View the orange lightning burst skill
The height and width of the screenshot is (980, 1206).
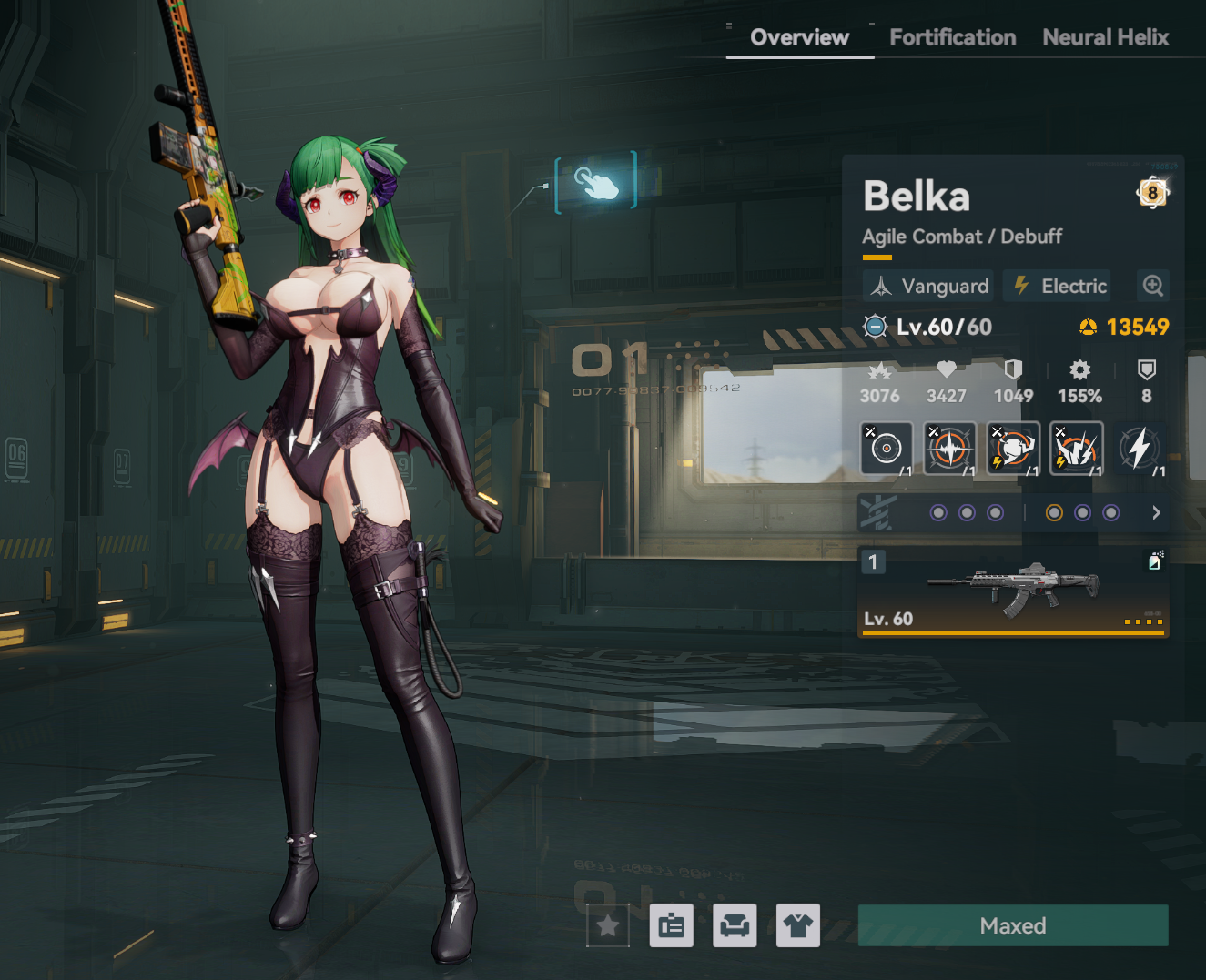(1076, 448)
